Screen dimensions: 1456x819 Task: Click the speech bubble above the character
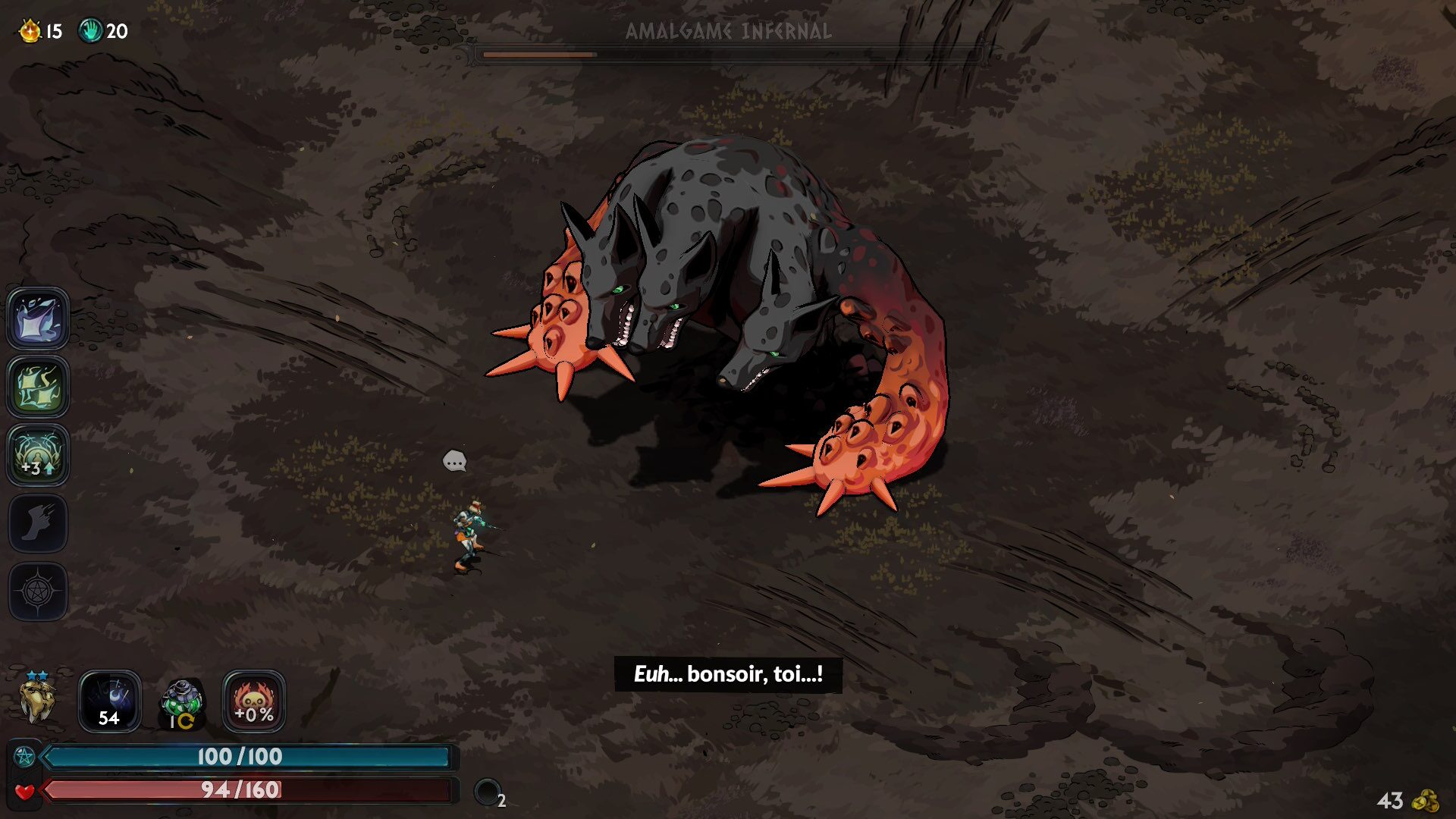click(454, 461)
